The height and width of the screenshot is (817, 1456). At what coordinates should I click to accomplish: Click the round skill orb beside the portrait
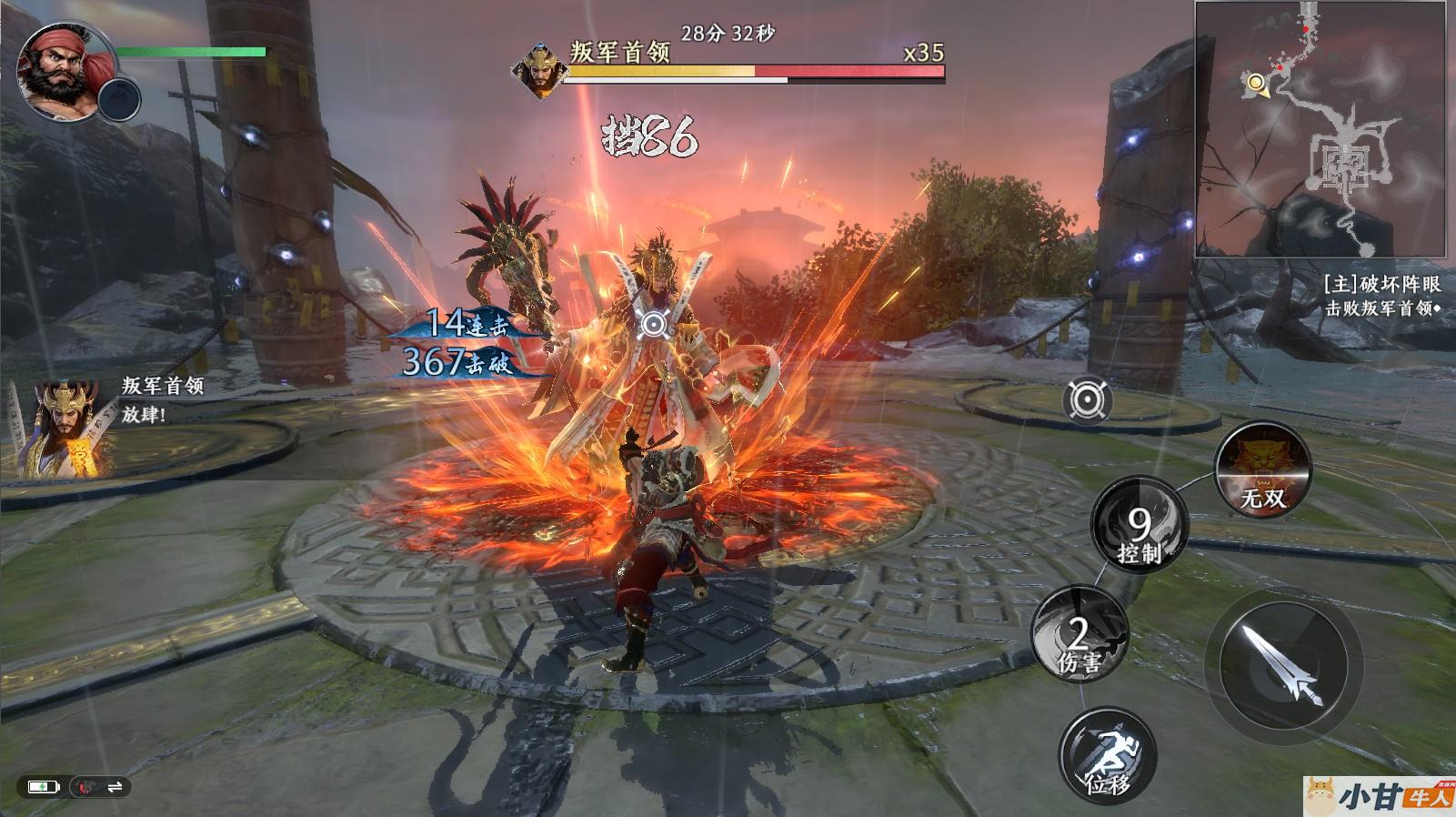click(119, 99)
